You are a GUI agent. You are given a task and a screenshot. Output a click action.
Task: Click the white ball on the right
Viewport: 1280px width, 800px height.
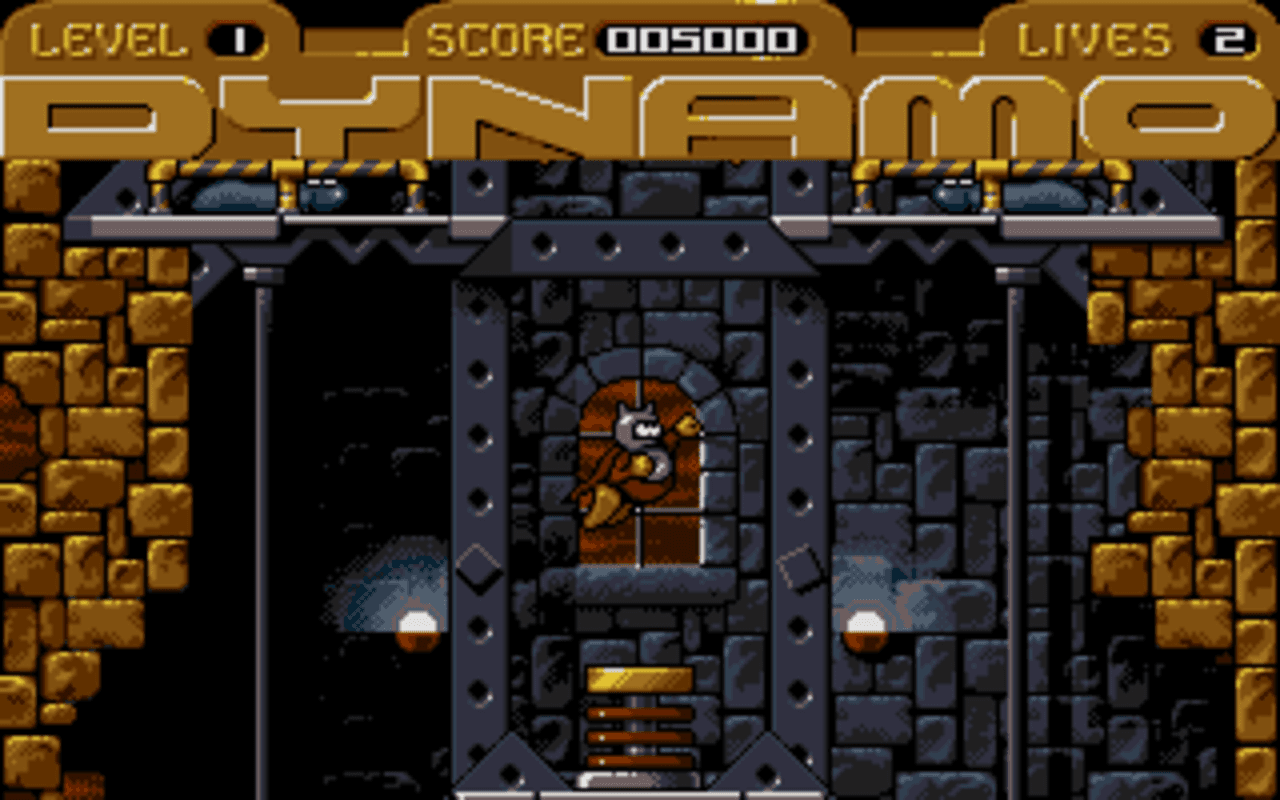click(865, 623)
